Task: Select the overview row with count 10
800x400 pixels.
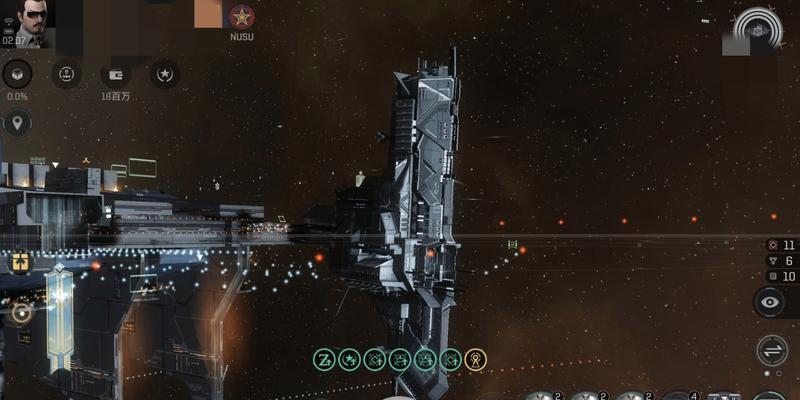Action: [781, 276]
